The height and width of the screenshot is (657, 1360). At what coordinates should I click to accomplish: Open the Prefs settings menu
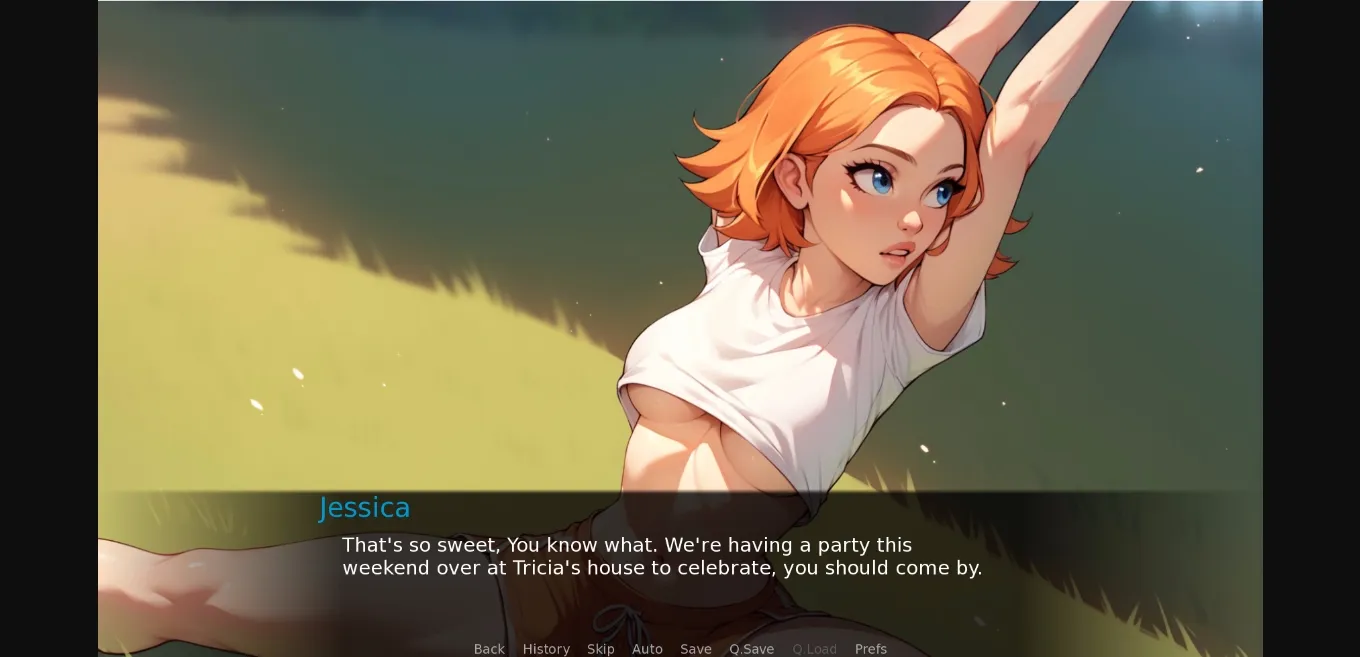coord(871,649)
